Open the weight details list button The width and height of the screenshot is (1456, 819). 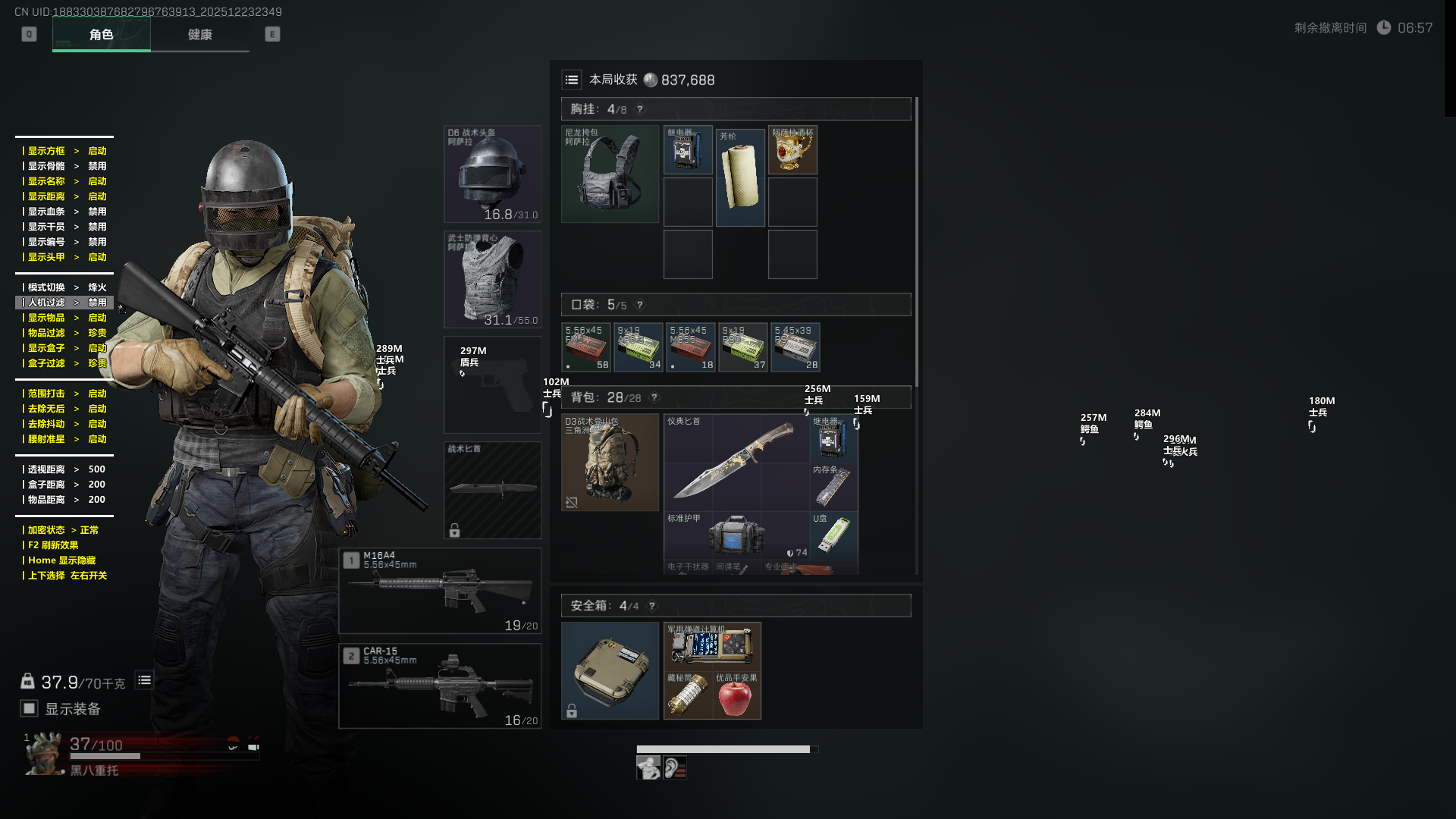click(x=144, y=680)
